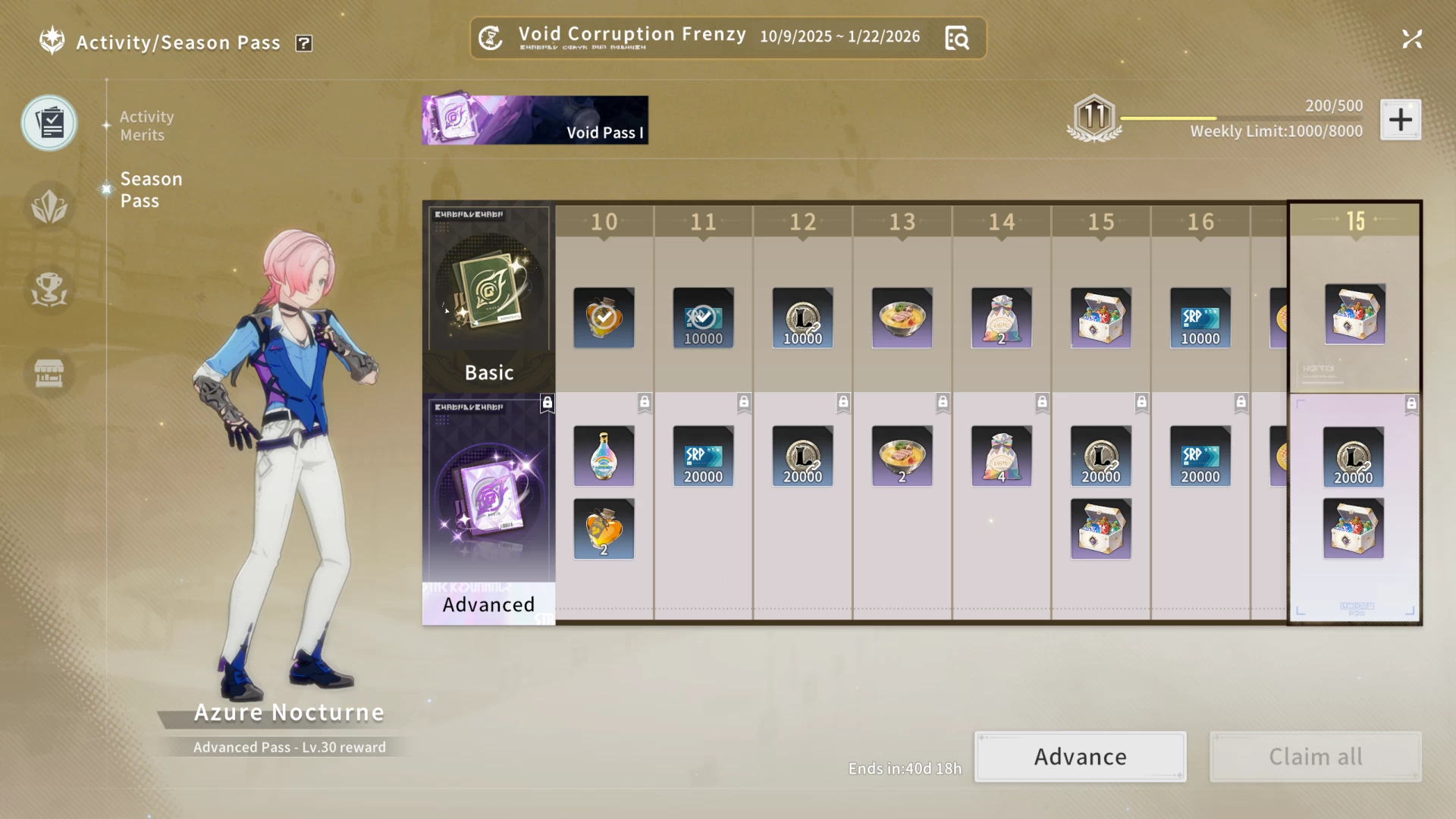Open the Season Pass help question mark

point(304,43)
